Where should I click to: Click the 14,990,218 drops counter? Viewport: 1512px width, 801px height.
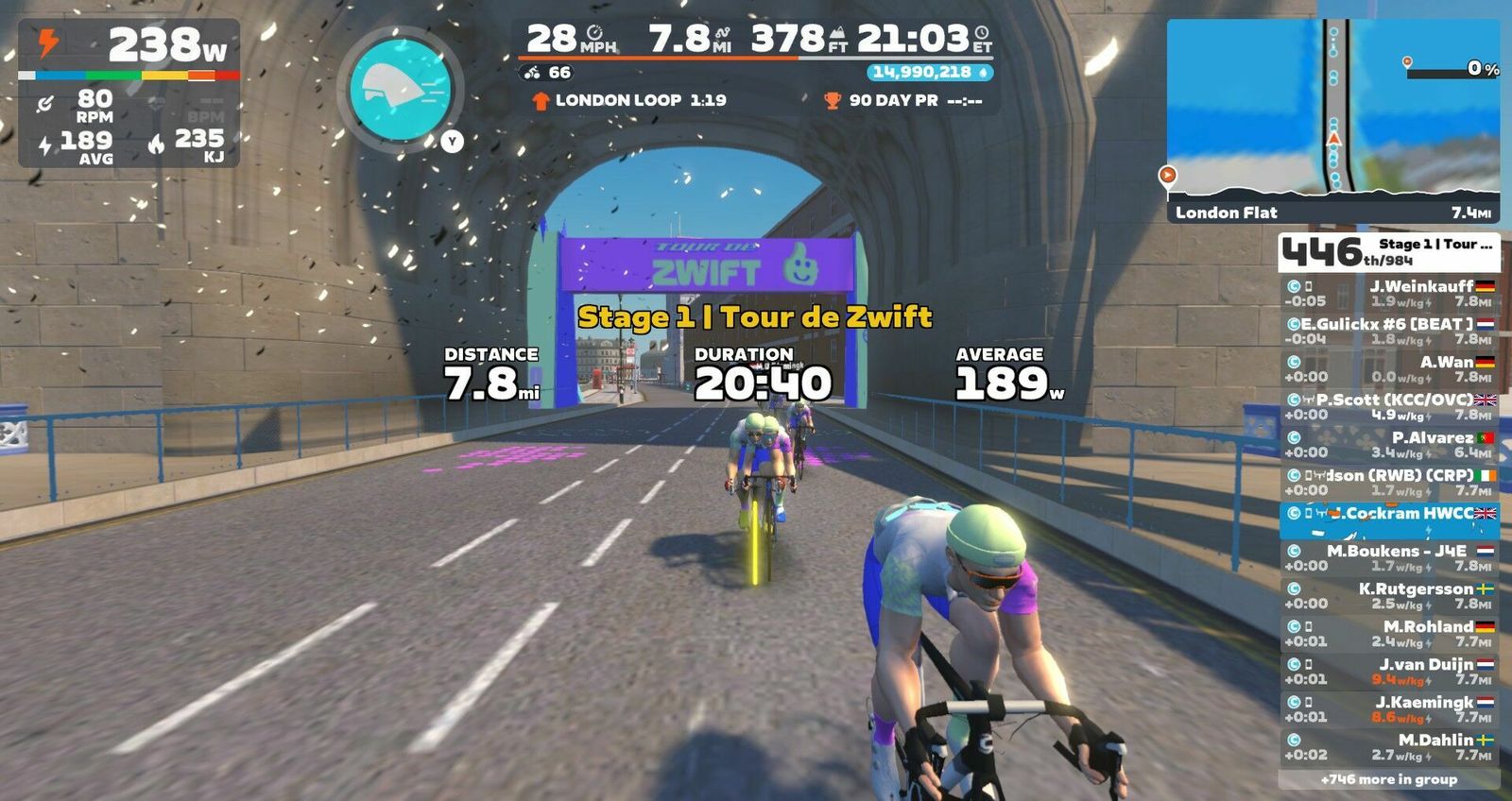pos(929,72)
